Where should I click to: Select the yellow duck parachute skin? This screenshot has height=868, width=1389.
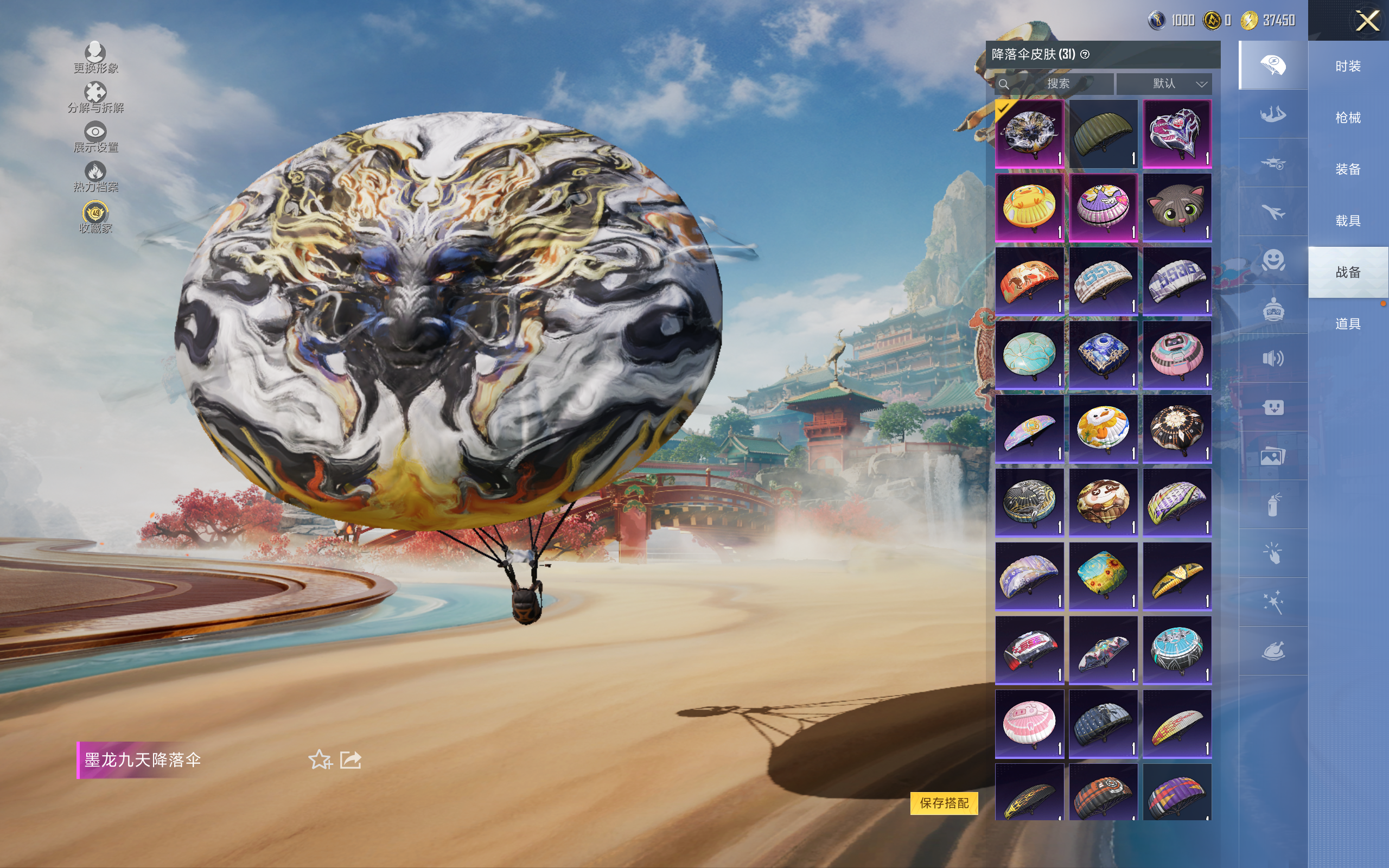[1029, 207]
